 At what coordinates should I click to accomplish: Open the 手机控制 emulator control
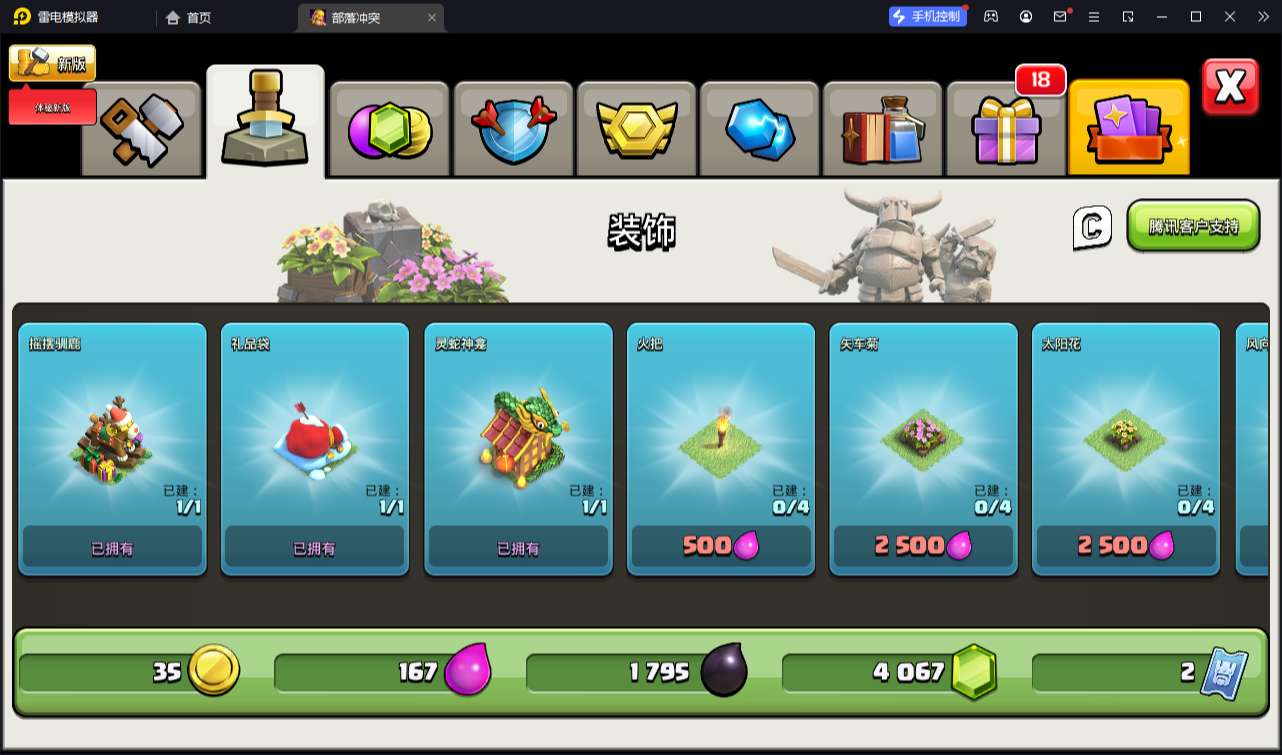pyautogui.click(x=928, y=16)
